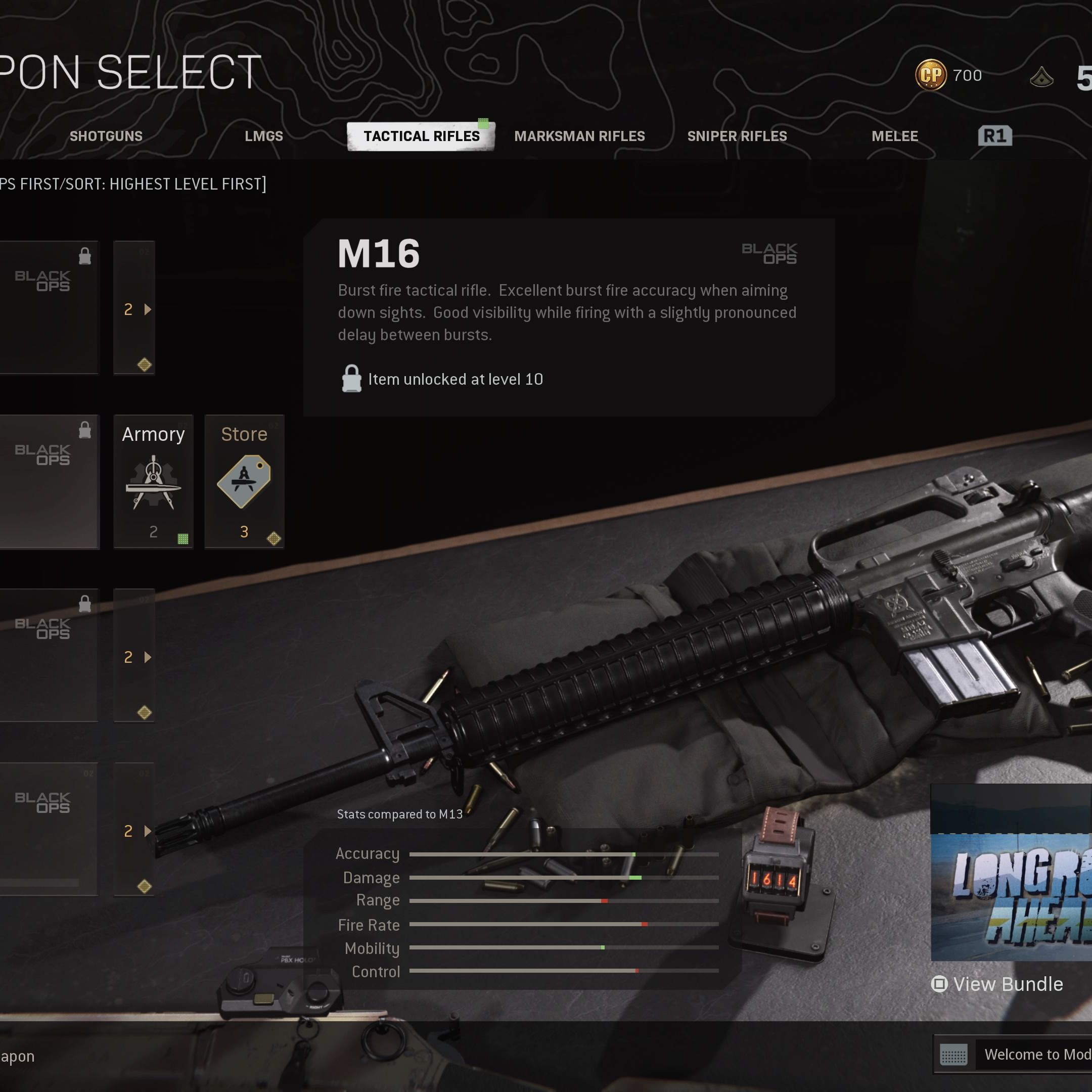Open the chat box with keyboard icon
The height and width of the screenshot is (1092, 1092).
(x=953, y=1055)
